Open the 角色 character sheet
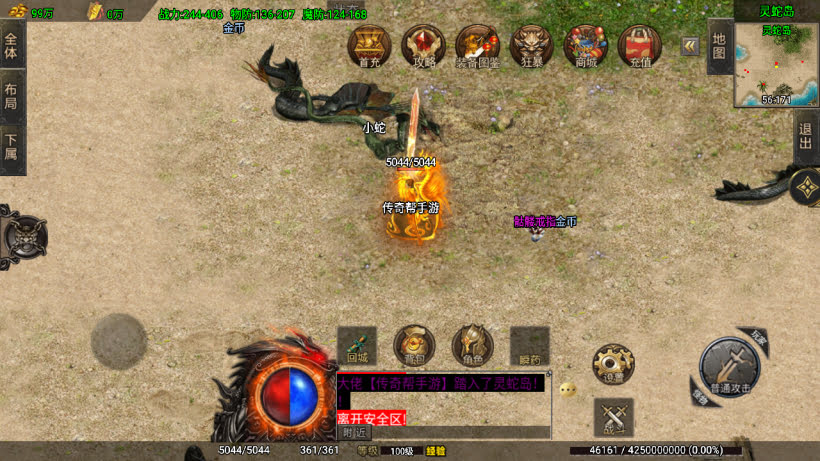Image resolution: width=820 pixels, height=461 pixels. point(472,345)
